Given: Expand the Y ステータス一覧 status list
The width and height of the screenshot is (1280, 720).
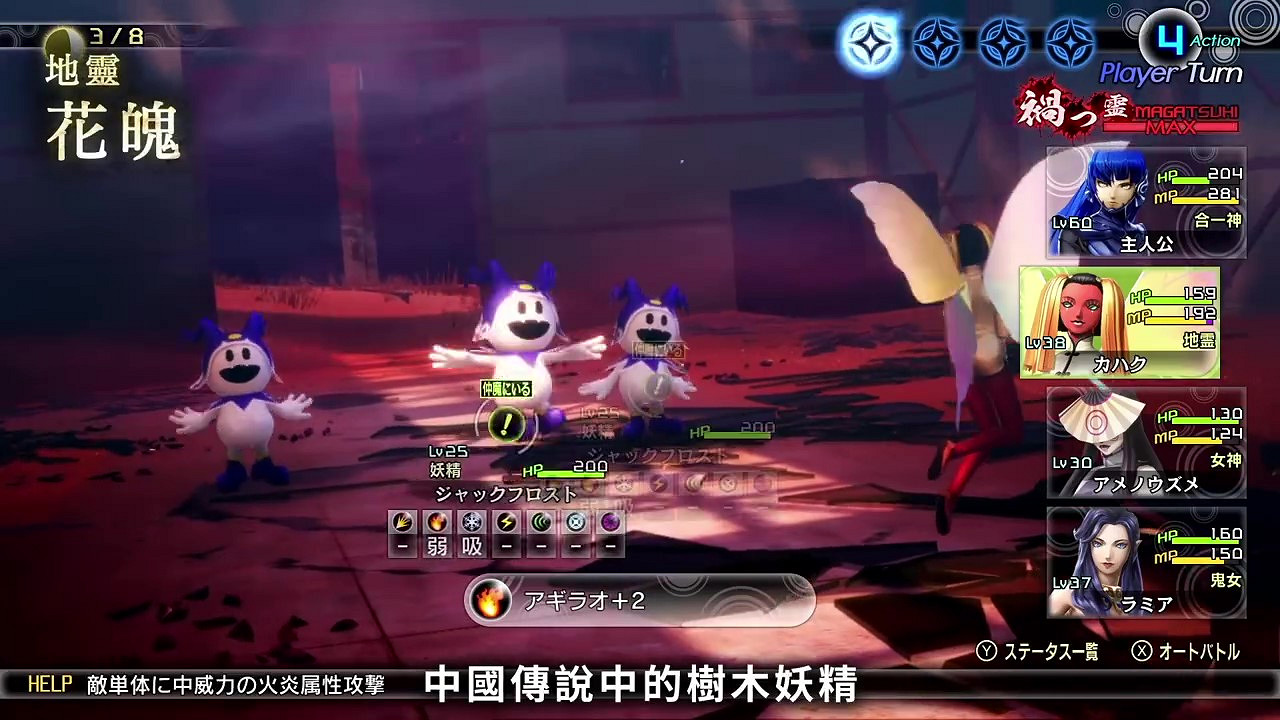Looking at the screenshot, I should pos(1040,652).
